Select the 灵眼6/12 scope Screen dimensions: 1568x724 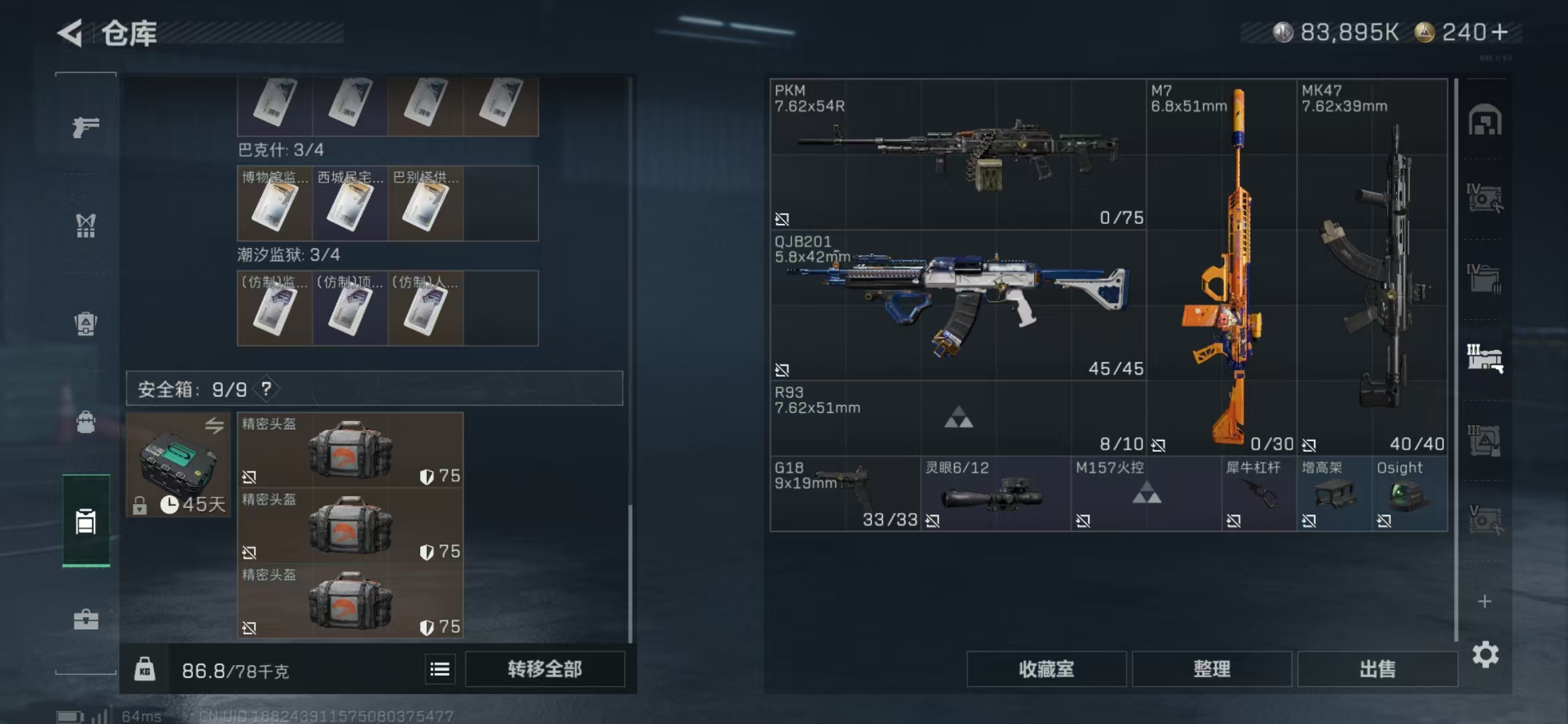[995, 494]
